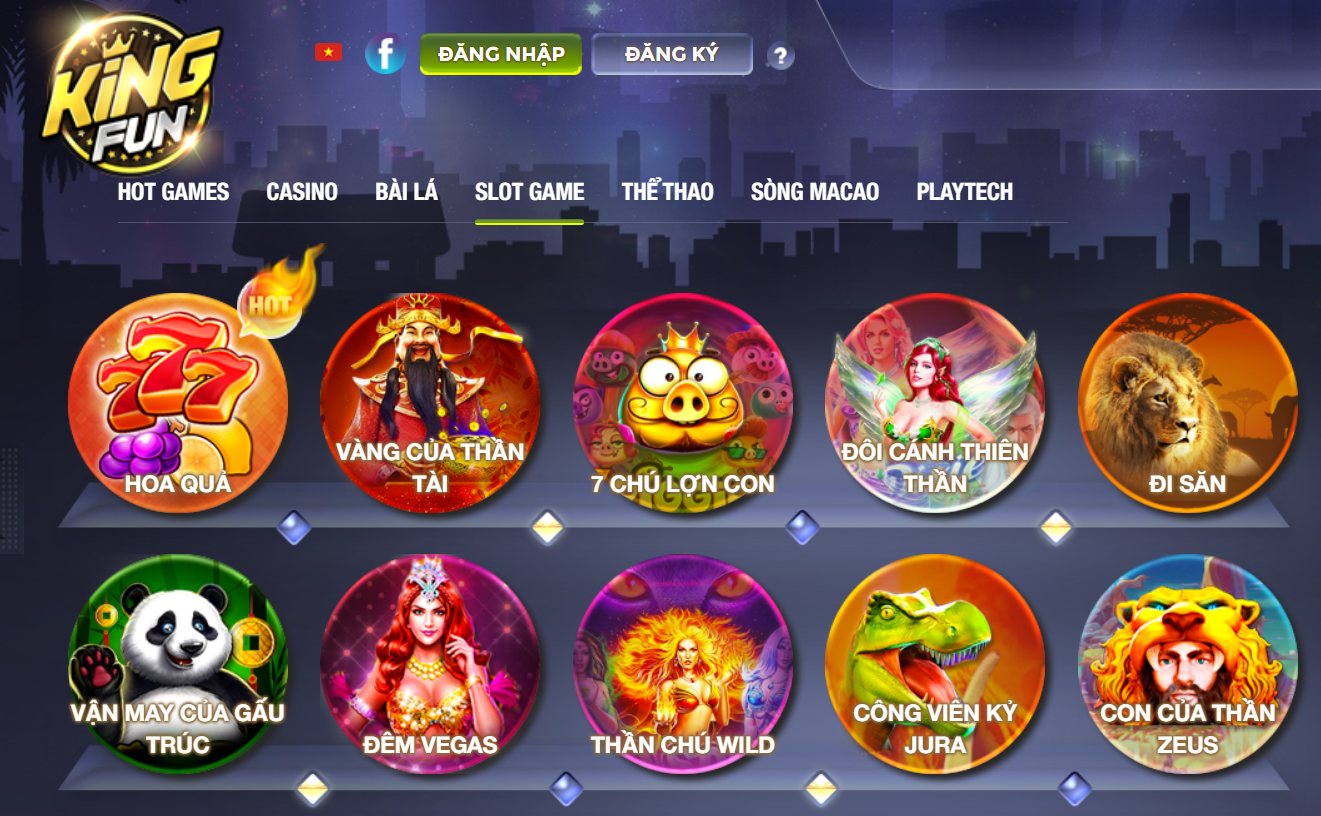This screenshot has height=816, width=1321.
Task: Open the VÀNG CỦA THẦN TÀI game
Action: tap(430, 403)
